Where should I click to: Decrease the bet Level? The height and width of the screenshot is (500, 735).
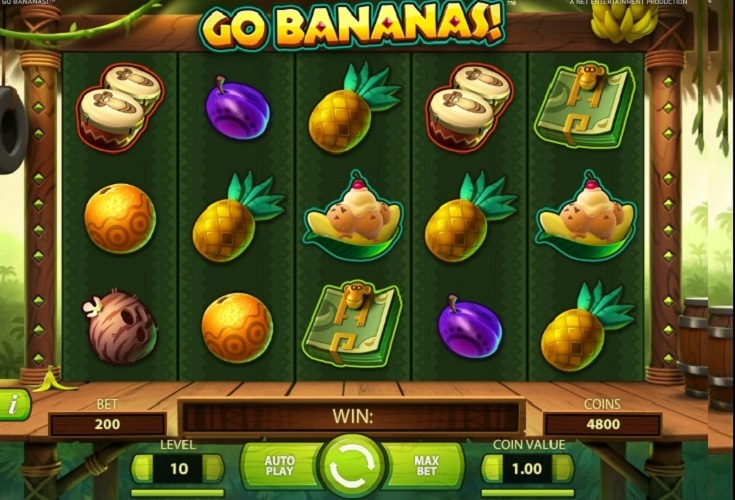click(142, 468)
